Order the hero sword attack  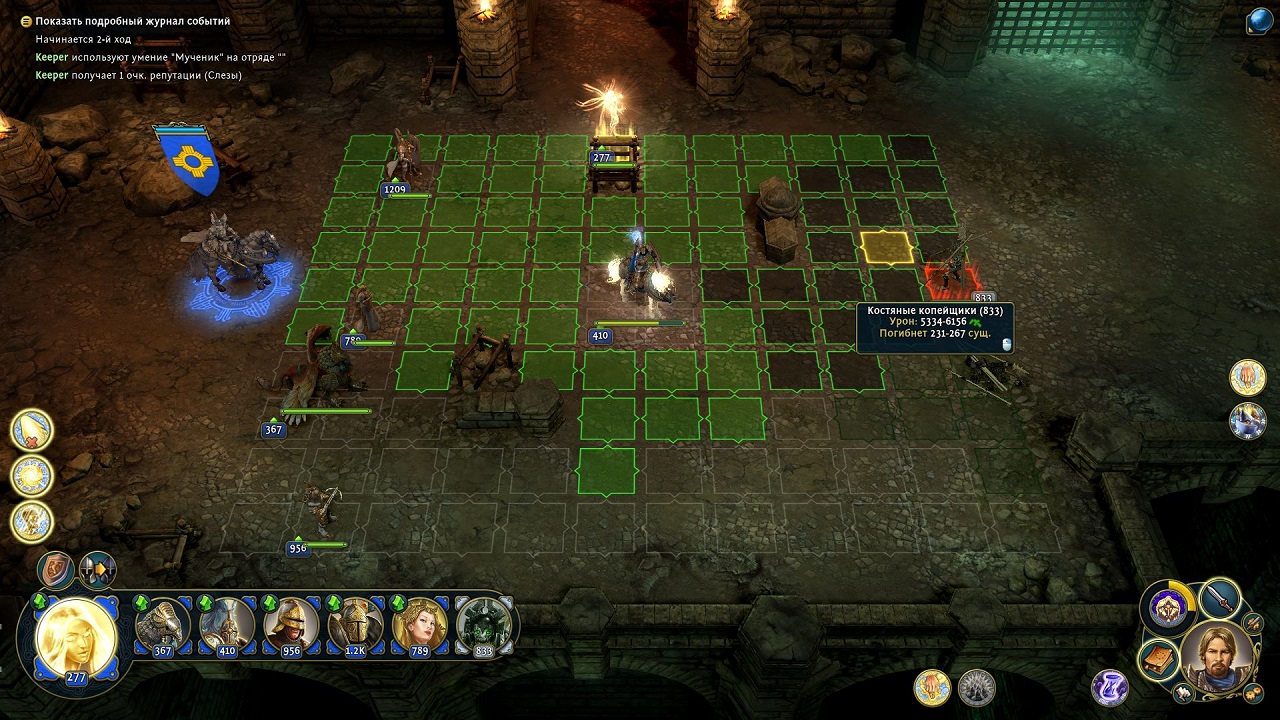pos(1220,599)
